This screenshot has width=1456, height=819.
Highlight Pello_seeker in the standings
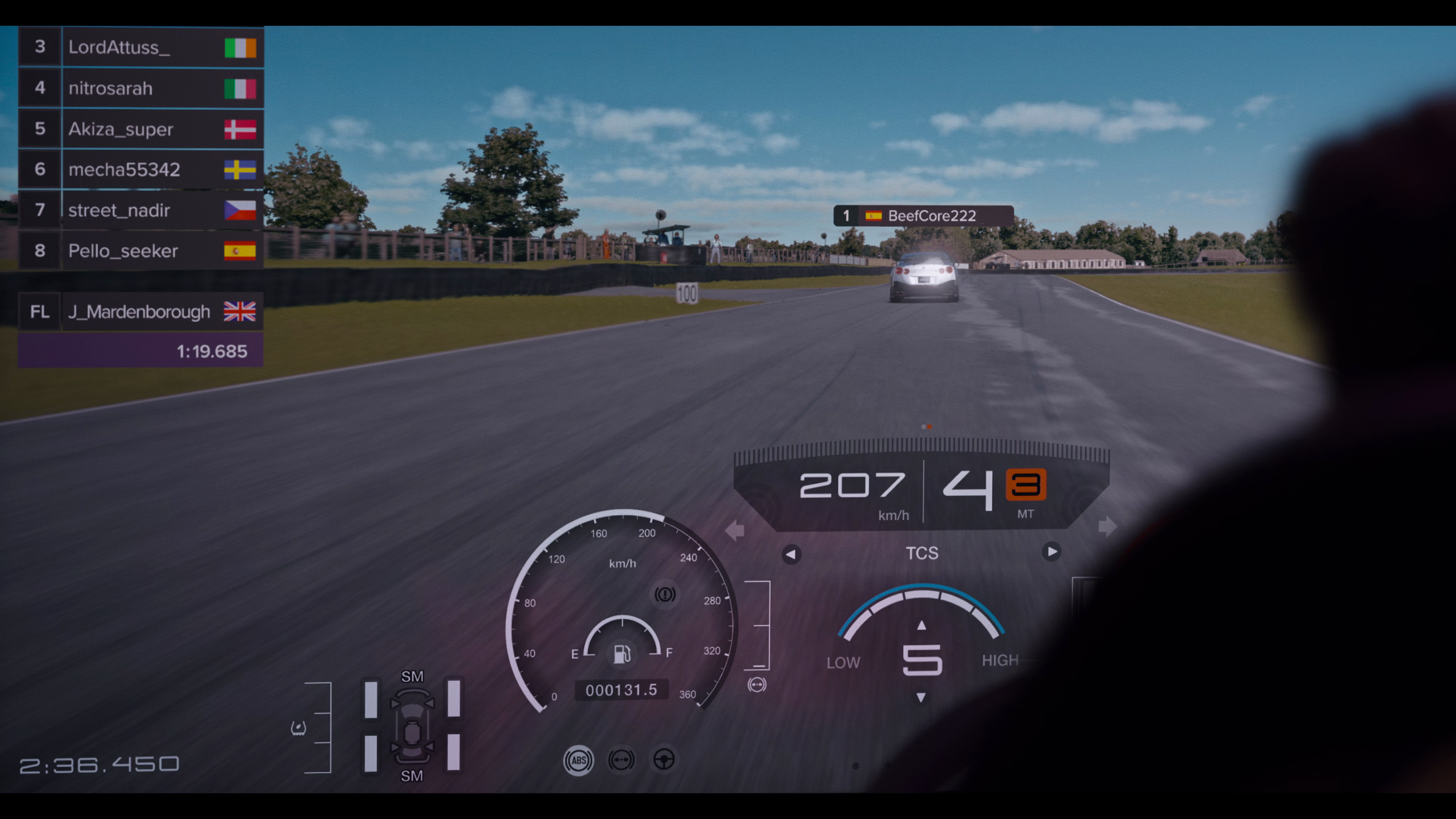[141, 251]
